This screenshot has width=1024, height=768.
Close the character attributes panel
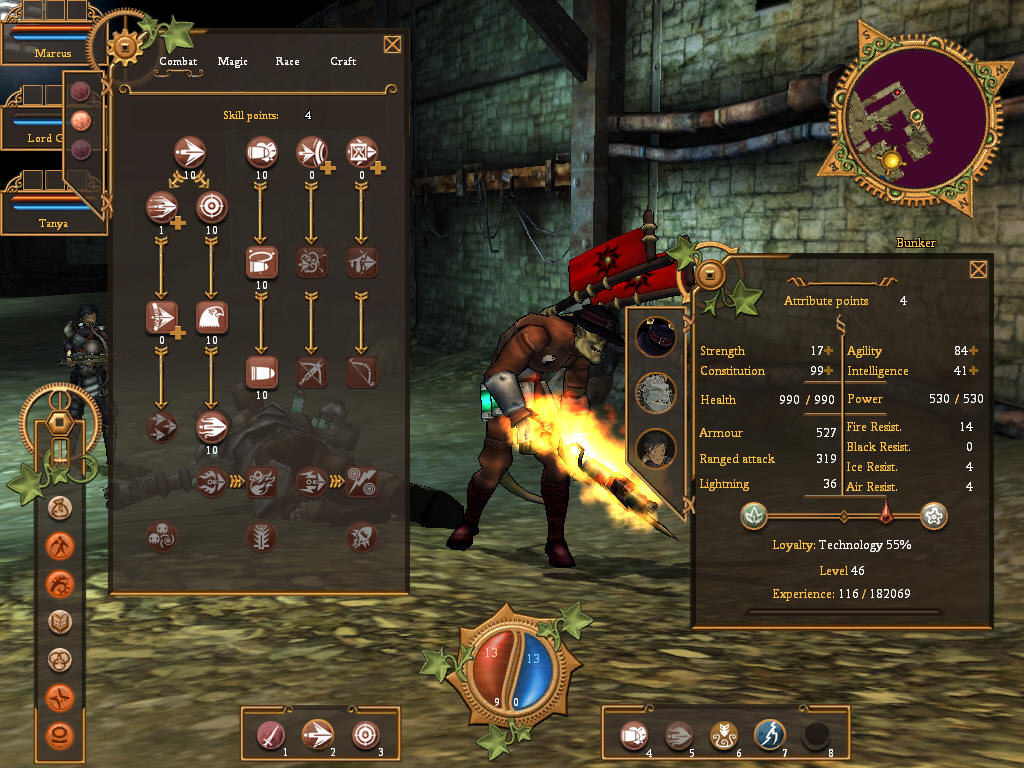(978, 269)
